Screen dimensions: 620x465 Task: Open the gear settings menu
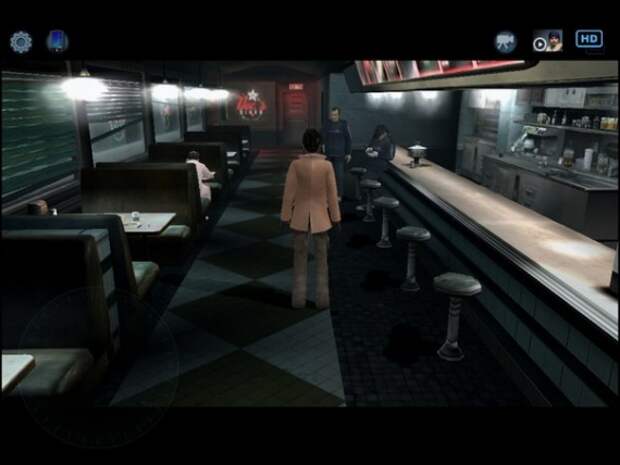21,41
